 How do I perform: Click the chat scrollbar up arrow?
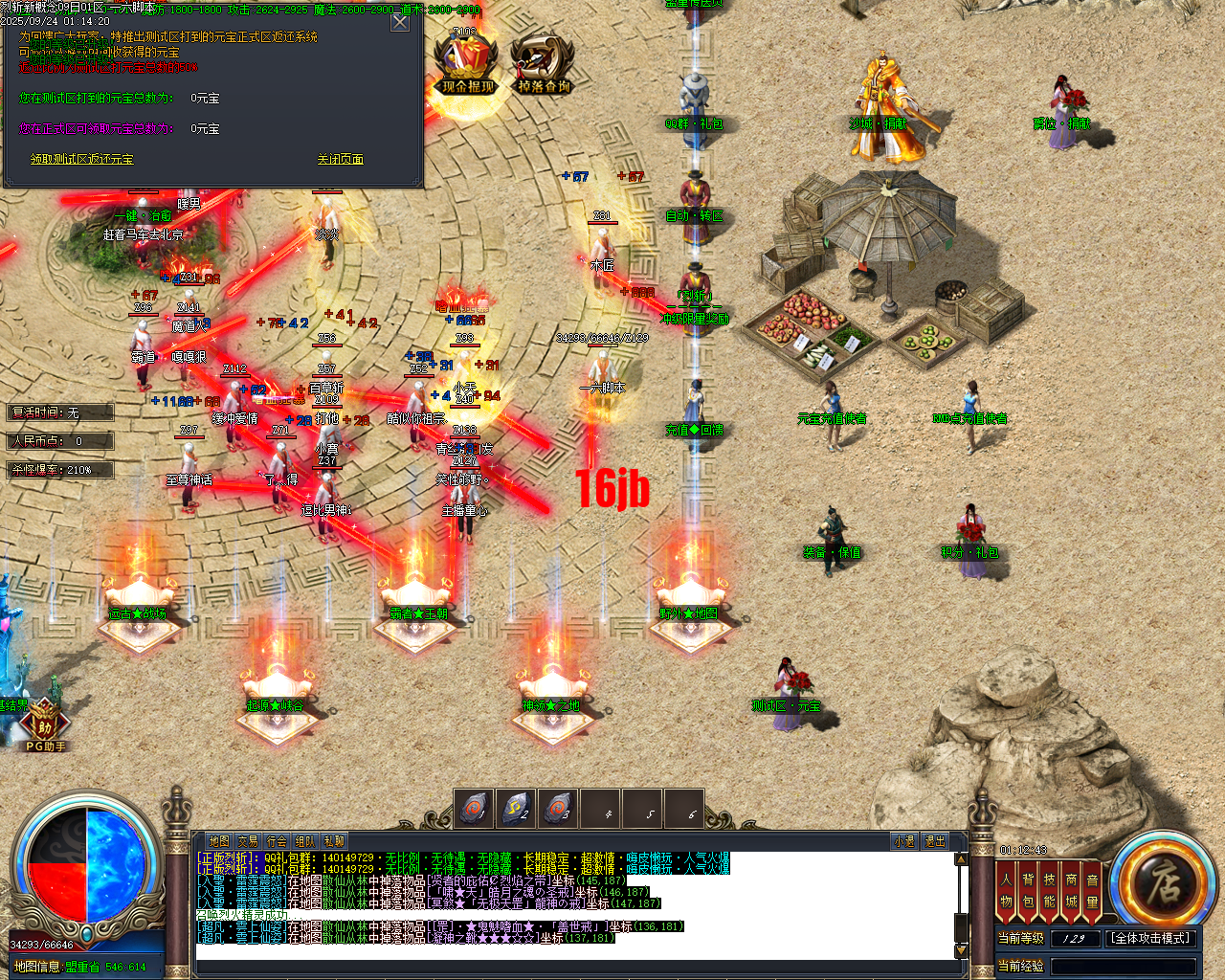click(x=961, y=858)
